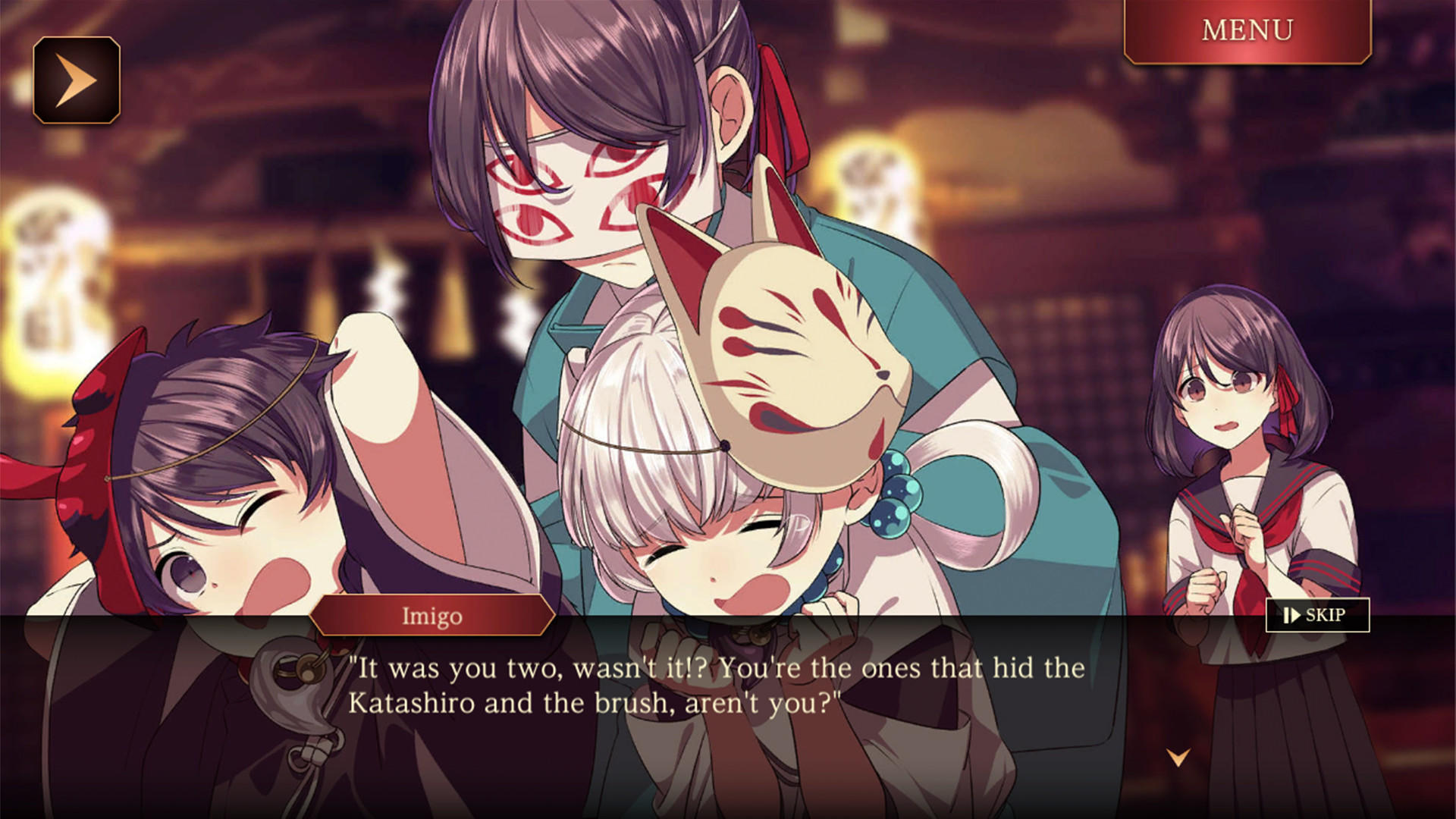The height and width of the screenshot is (819, 1456).
Task: Click the red ornament badge framing the MENU label
Action: tap(1249, 30)
